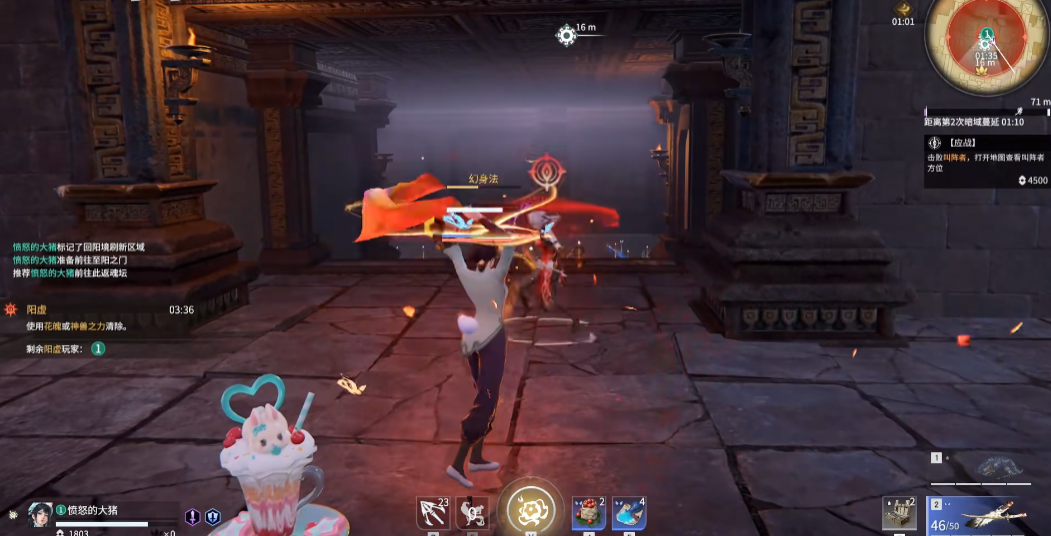Viewport: 1051px width, 536px height.
Task: Use the blue potion item with 4 count
Action: 629,513
